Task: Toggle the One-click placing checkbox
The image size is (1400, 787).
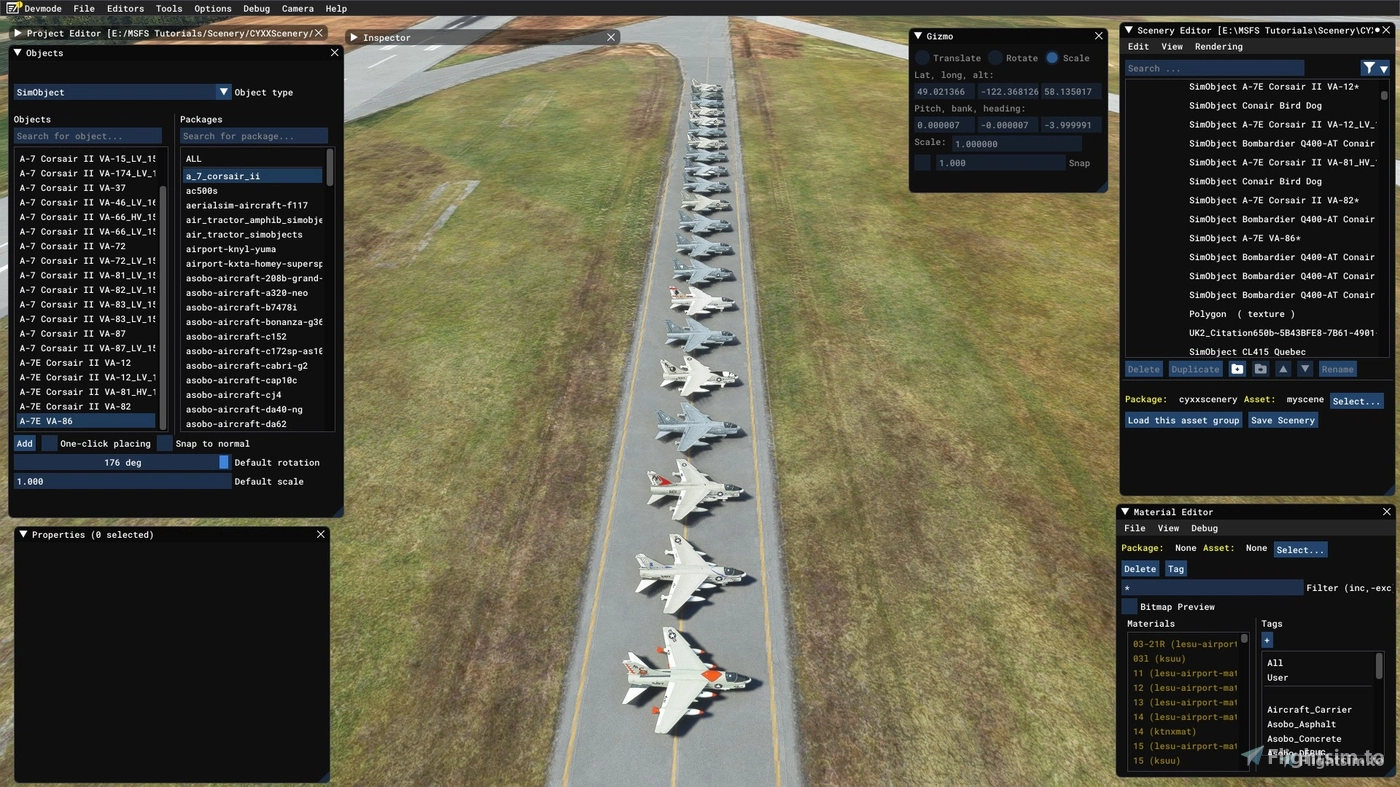Action: tap(50, 443)
